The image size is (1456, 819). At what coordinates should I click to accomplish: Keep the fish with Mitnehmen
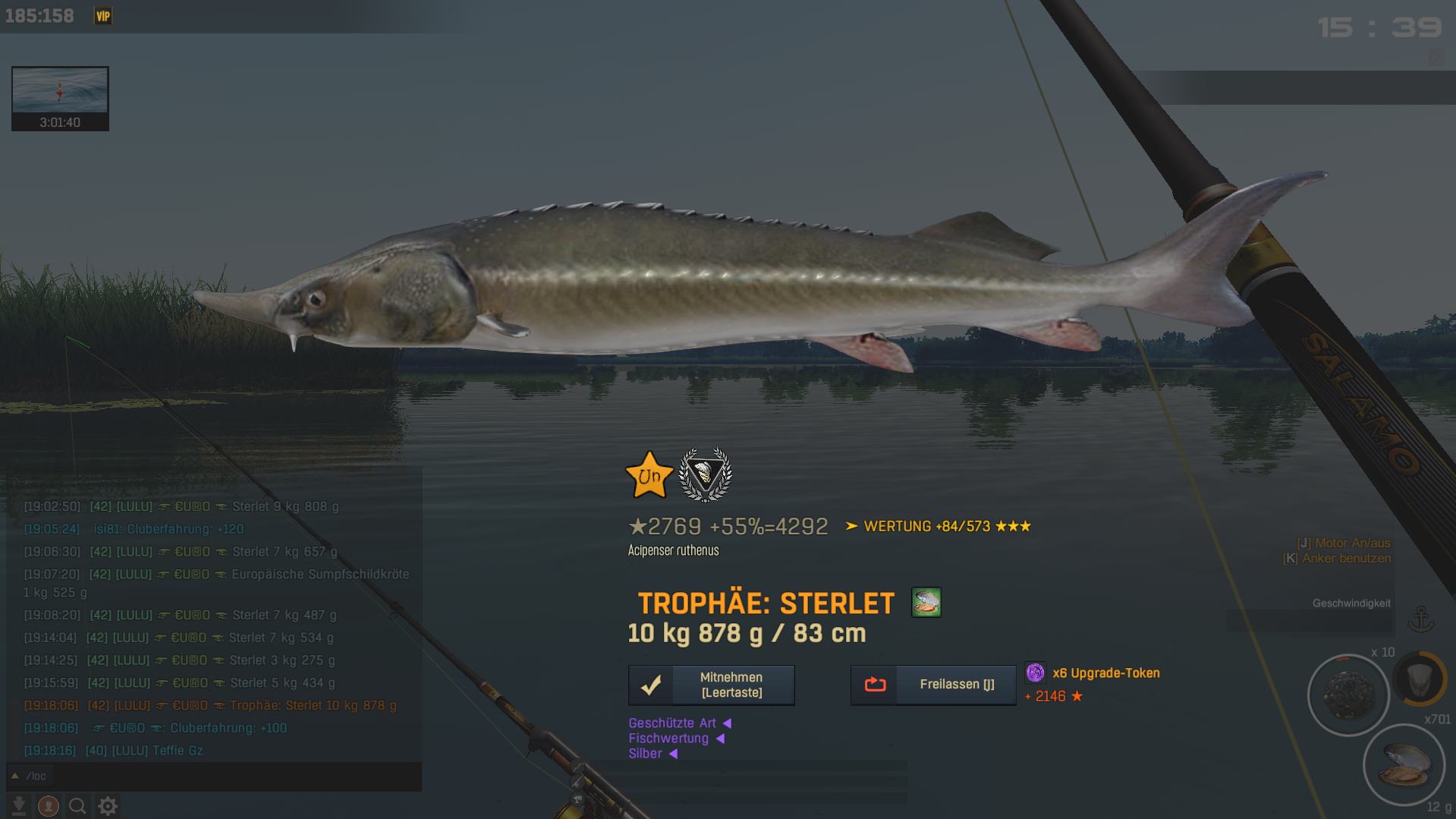pos(711,685)
